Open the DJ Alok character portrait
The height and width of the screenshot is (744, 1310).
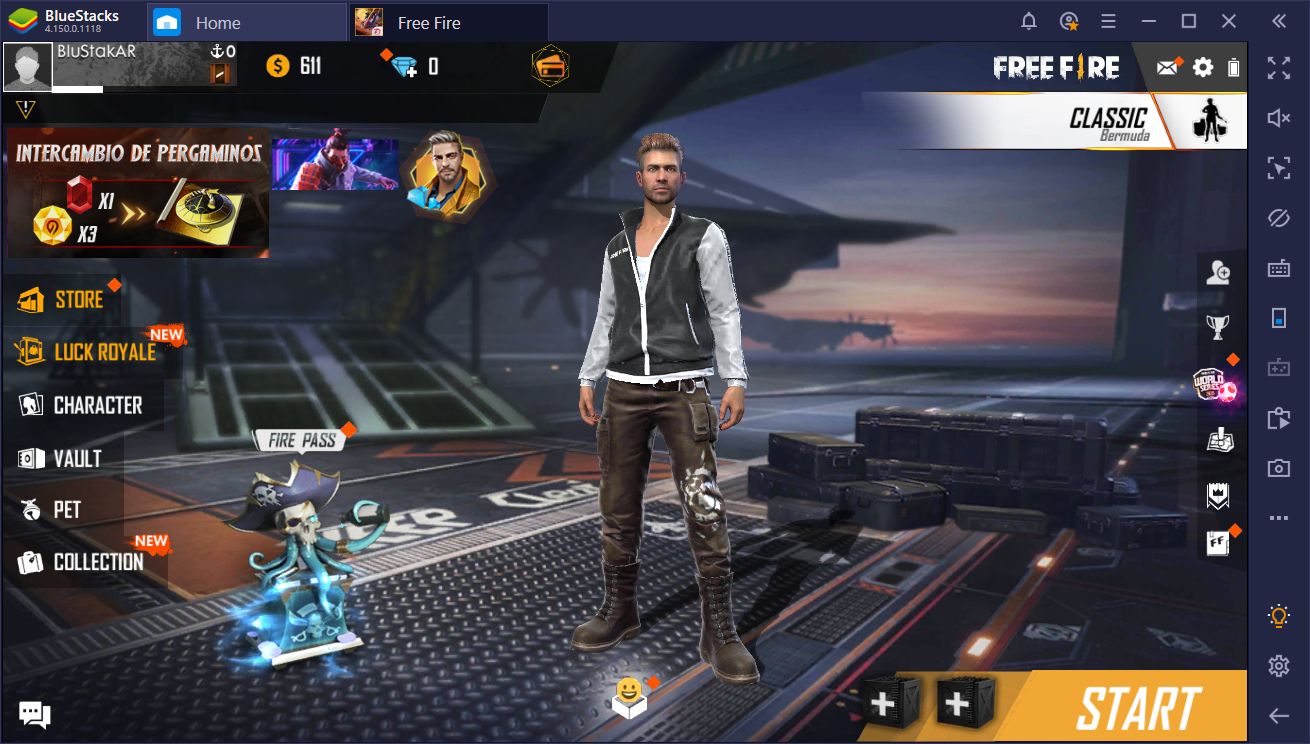[449, 177]
